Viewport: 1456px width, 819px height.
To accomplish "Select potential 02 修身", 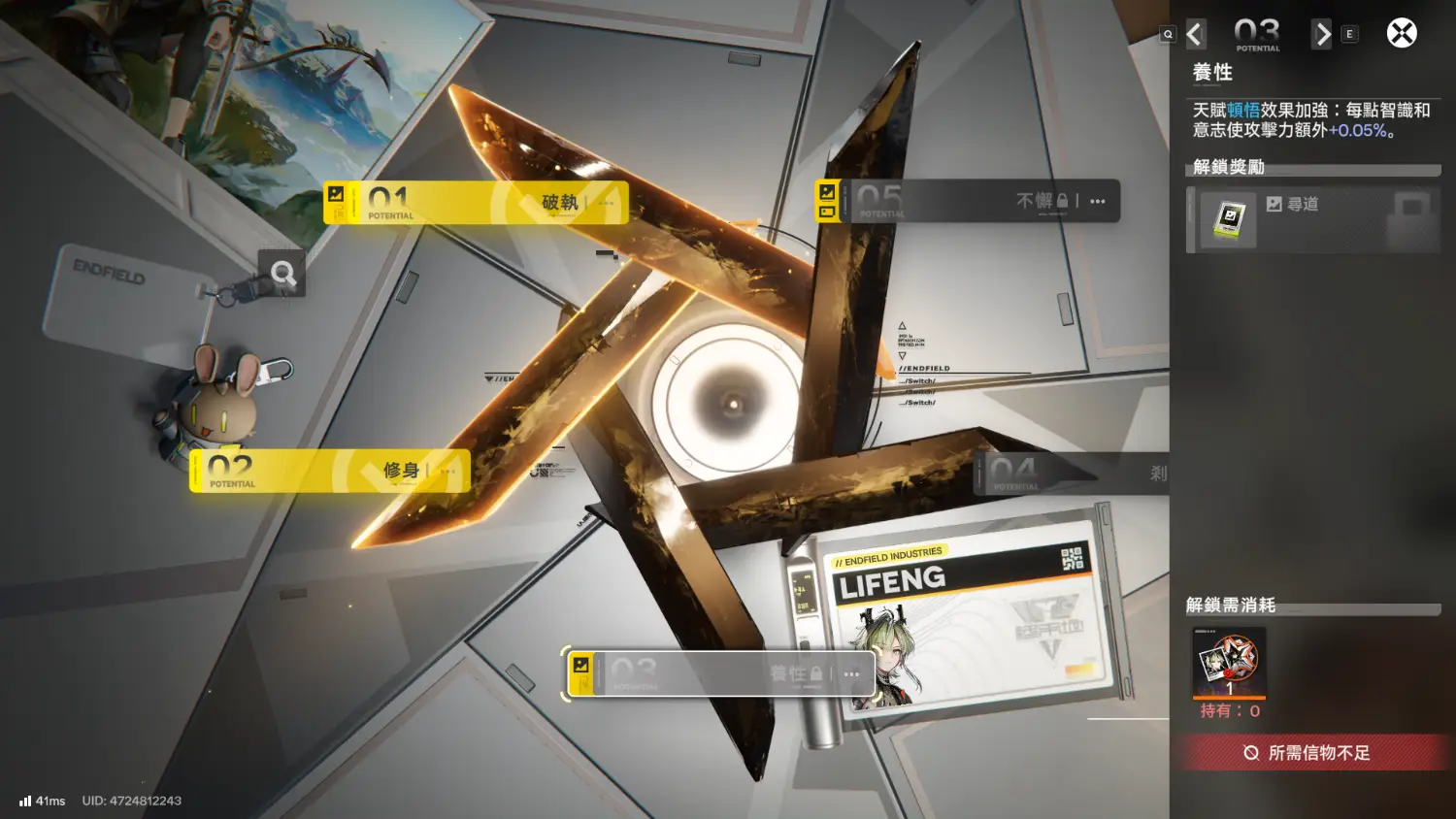I will point(330,471).
